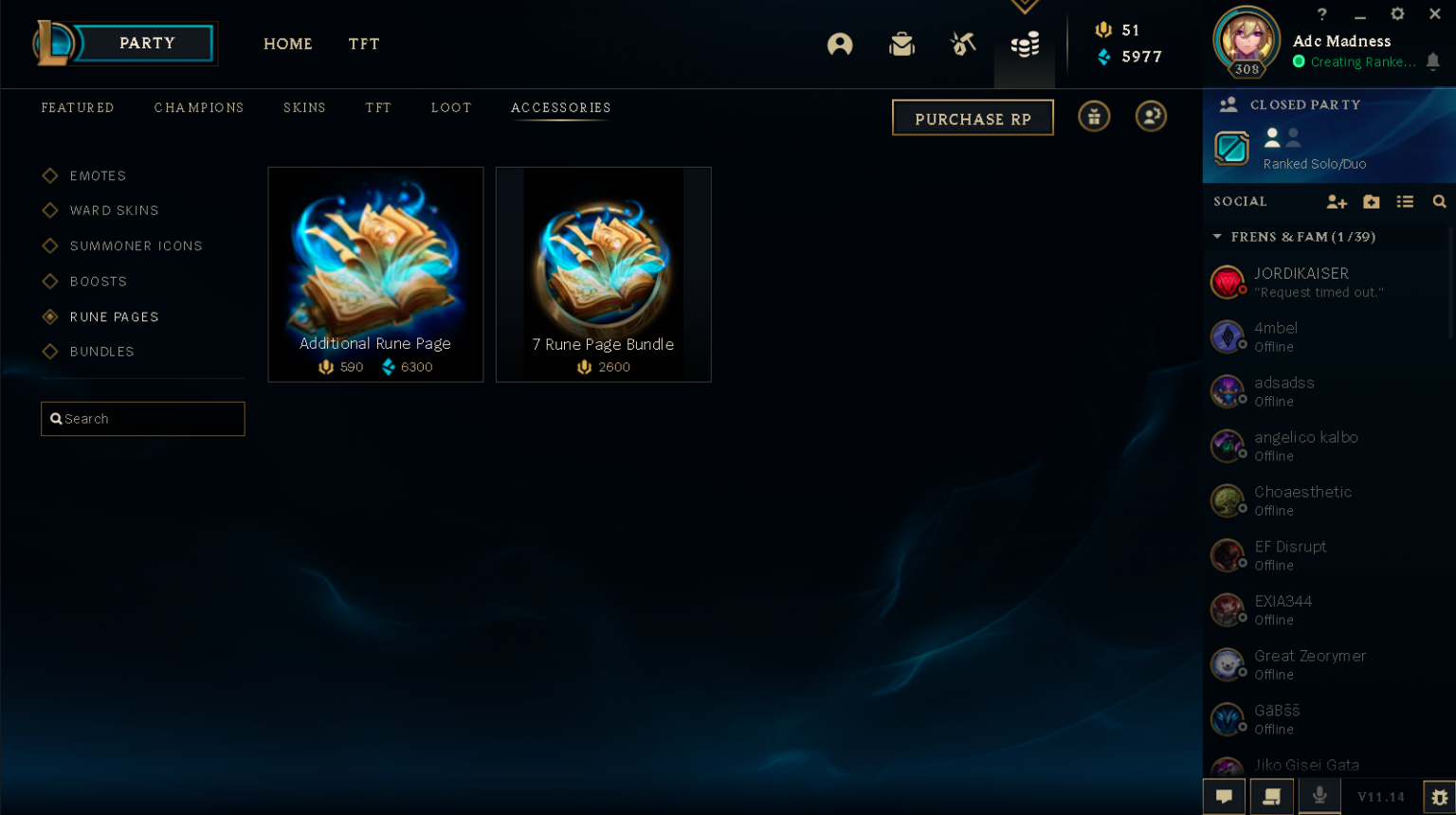Click the add-friend icon in the Social panel

tap(1337, 202)
